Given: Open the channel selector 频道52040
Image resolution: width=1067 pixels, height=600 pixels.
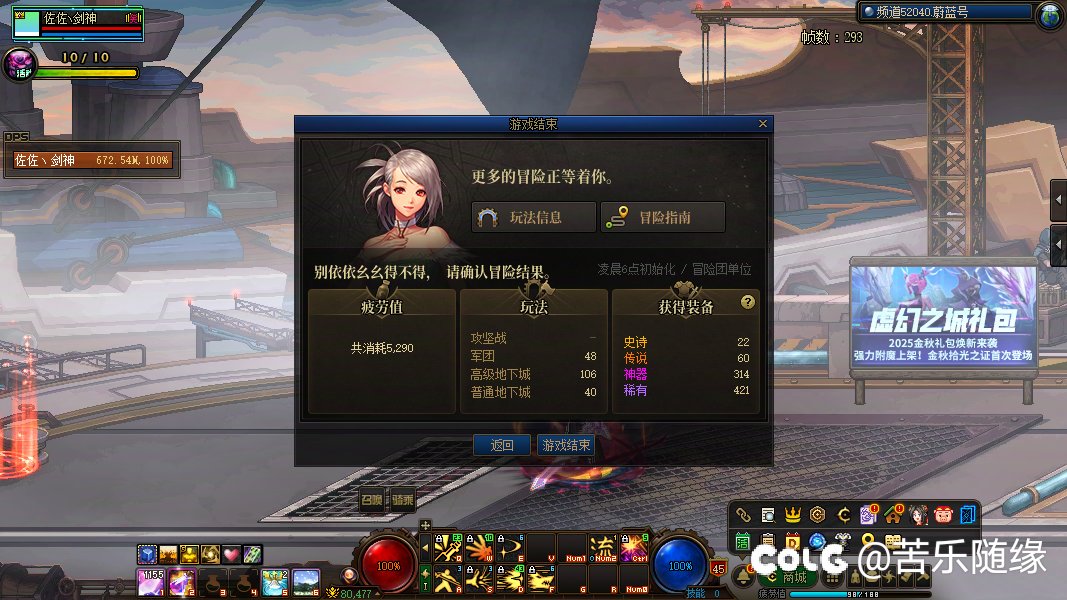Looking at the screenshot, I should point(945,12).
